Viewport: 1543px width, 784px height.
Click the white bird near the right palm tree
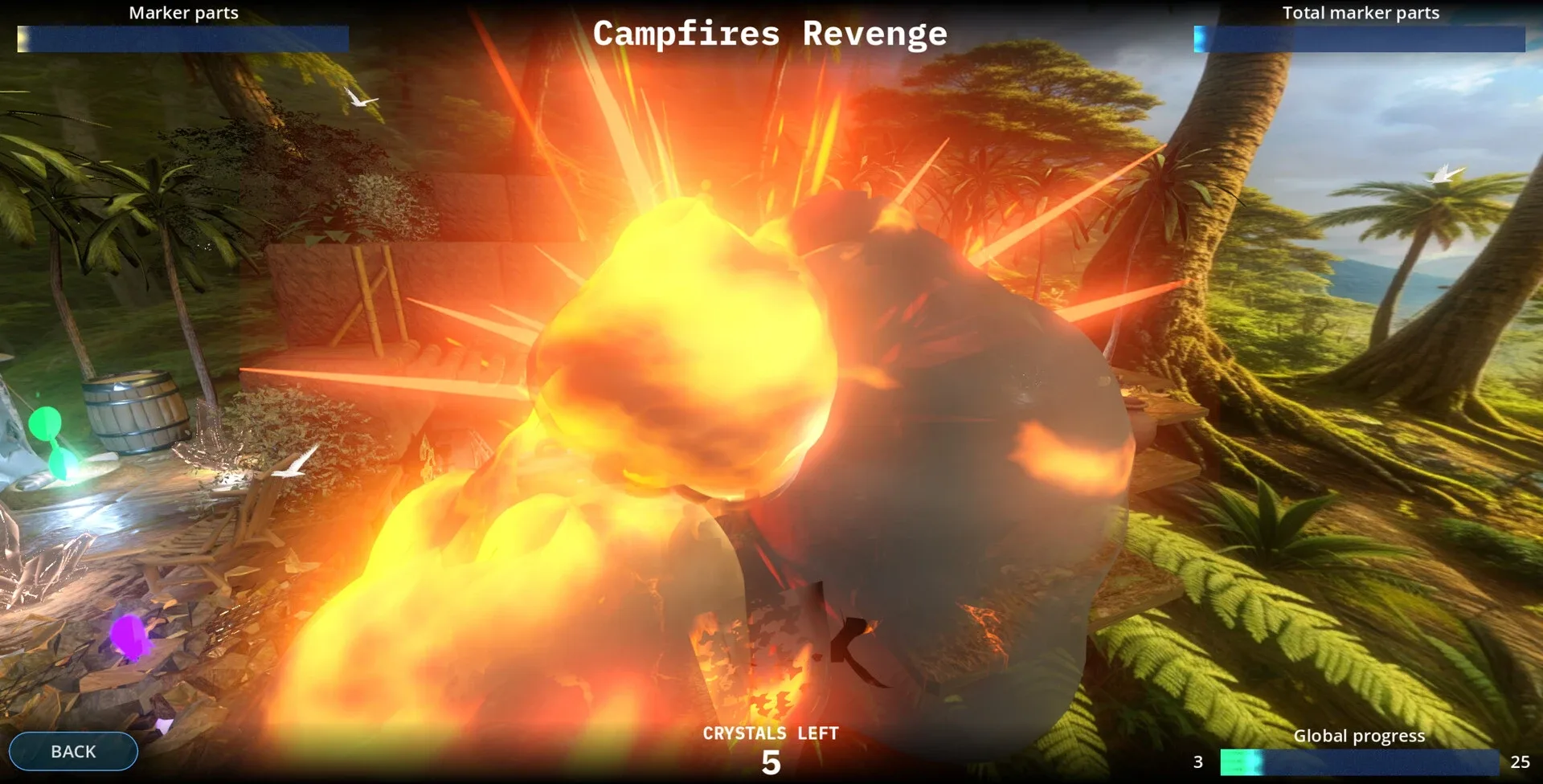click(1447, 174)
